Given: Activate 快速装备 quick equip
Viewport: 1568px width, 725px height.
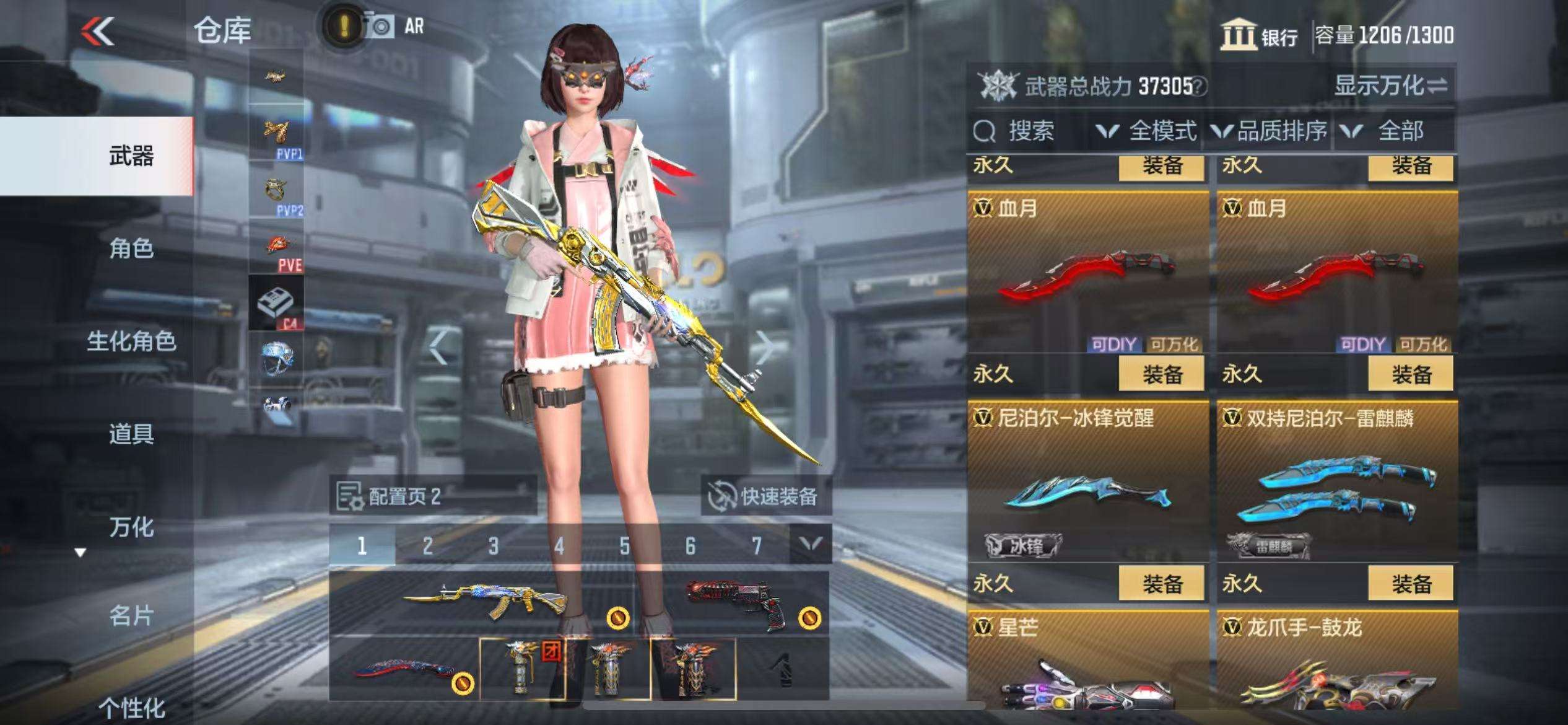Looking at the screenshot, I should 765,496.
